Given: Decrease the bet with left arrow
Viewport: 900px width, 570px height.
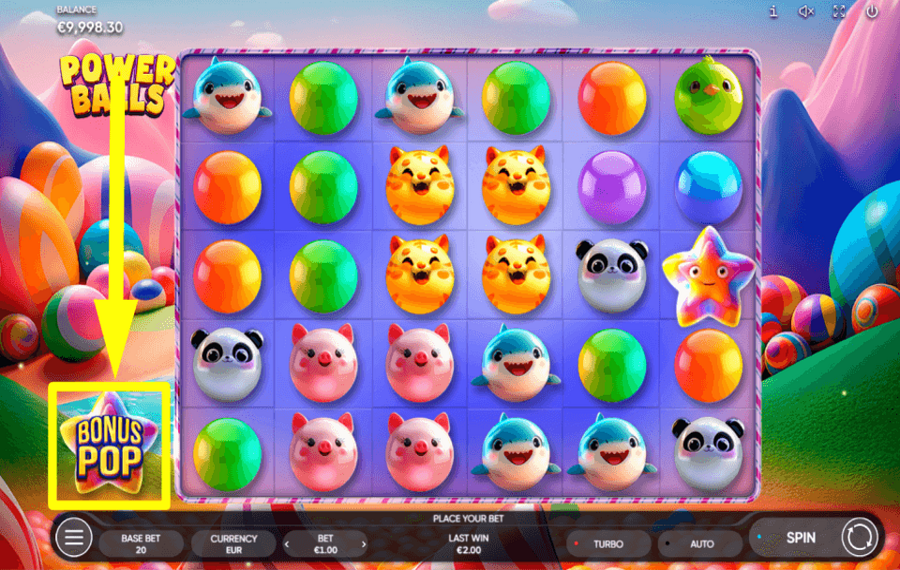Looking at the screenshot, I should tap(288, 544).
